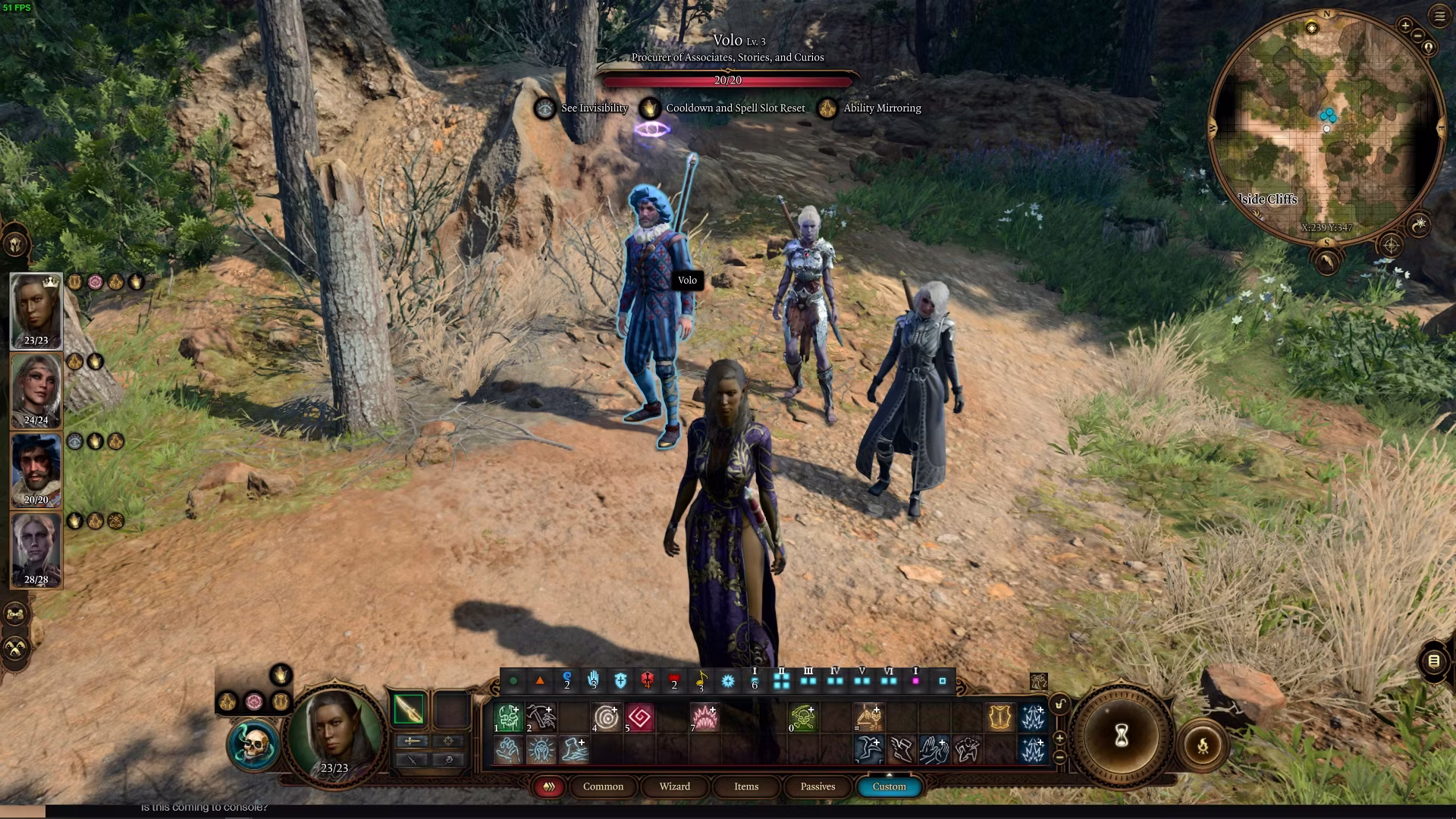The height and width of the screenshot is (819, 1456).
Task: Show the Passives hotbar tab
Action: [x=817, y=786]
